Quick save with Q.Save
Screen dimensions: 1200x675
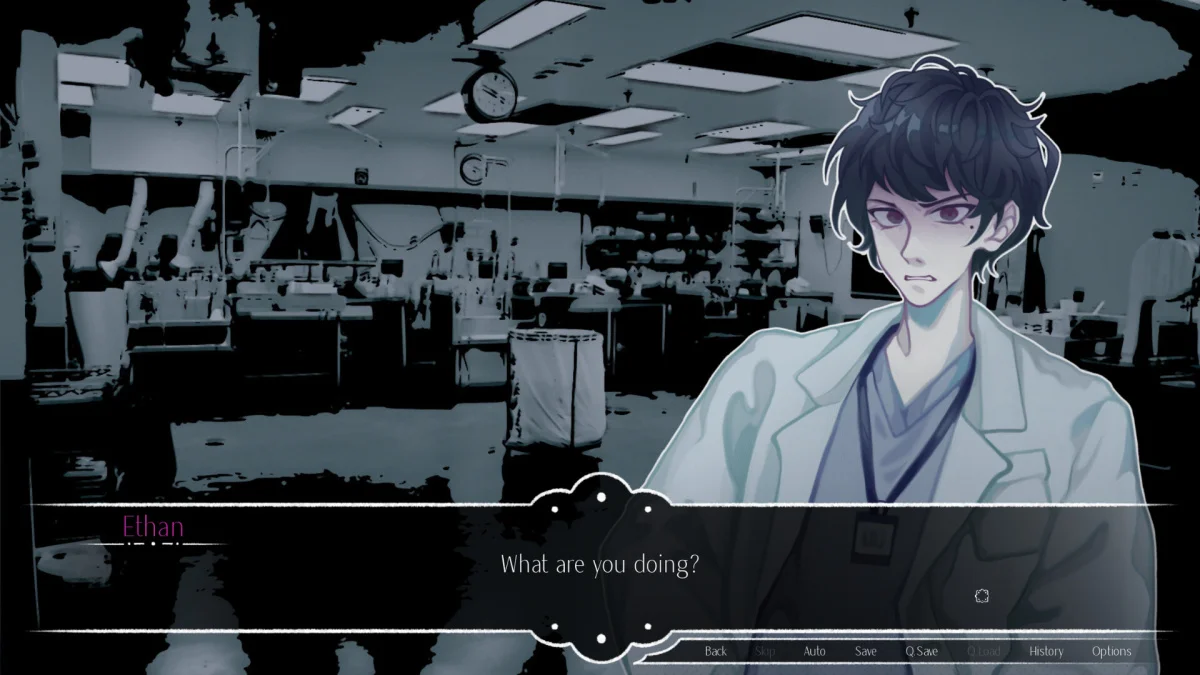(922, 651)
